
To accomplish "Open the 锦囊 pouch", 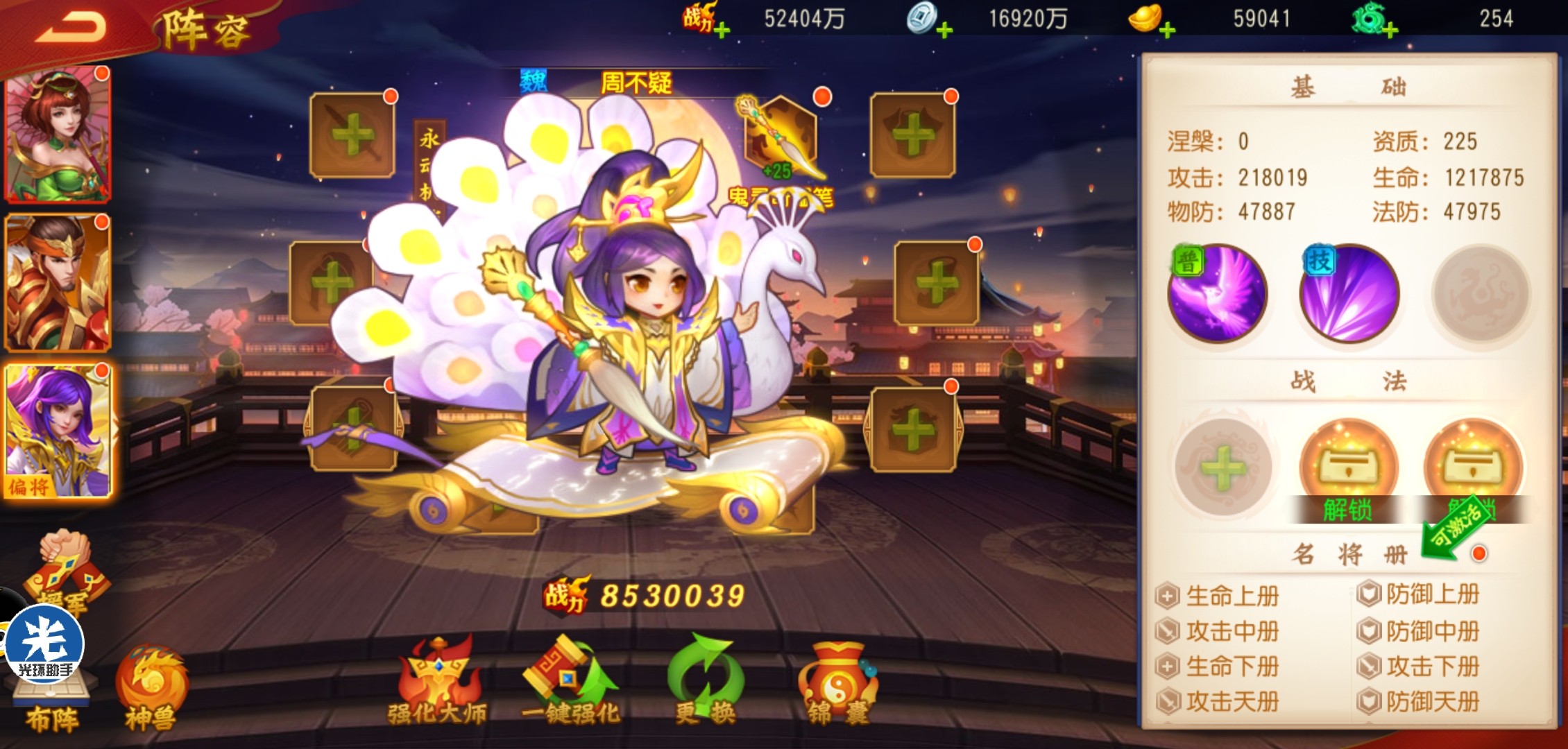I will [x=837, y=683].
